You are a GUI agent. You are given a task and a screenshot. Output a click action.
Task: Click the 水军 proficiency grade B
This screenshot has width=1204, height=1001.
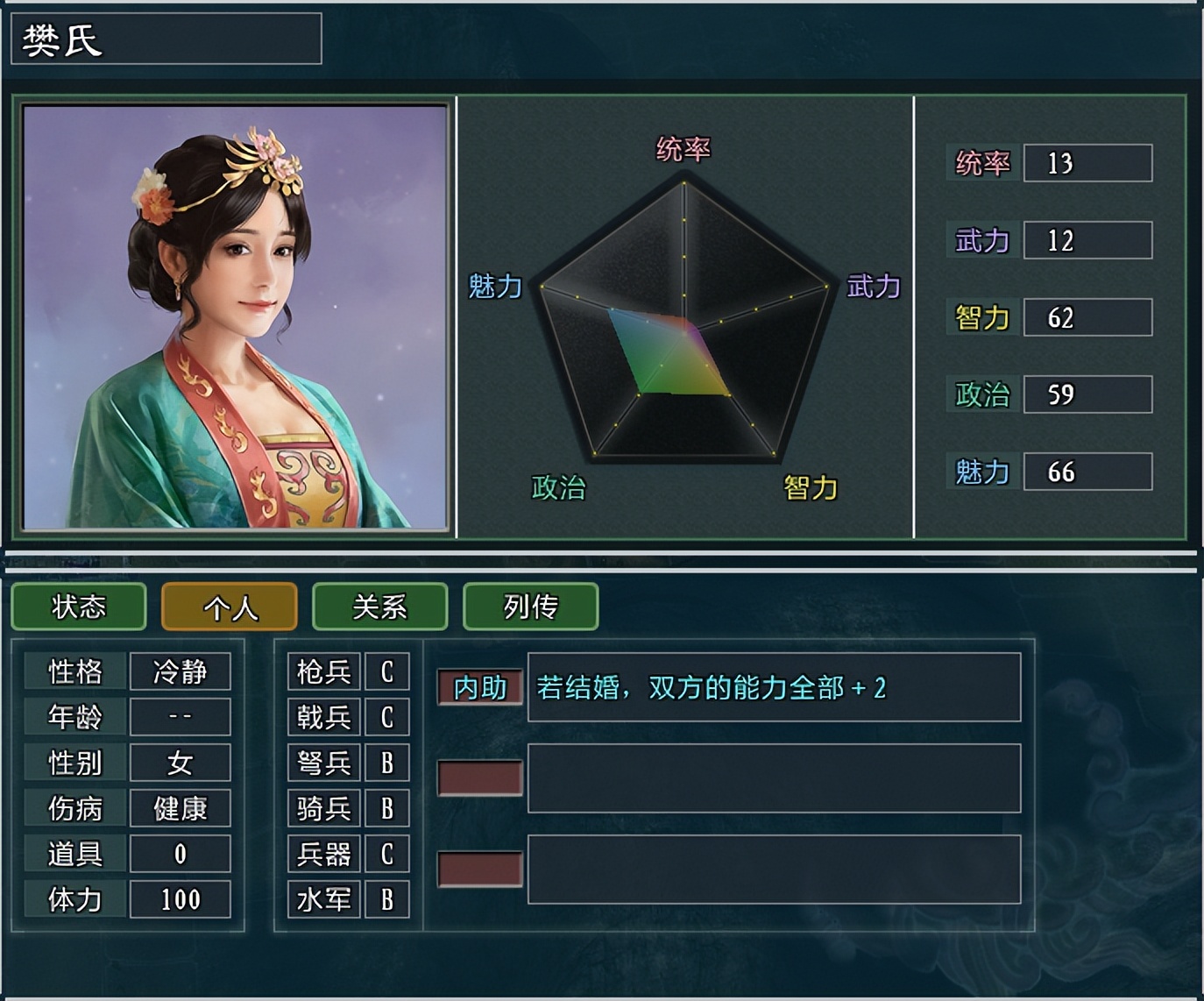pyautogui.click(x=386, y=898)
